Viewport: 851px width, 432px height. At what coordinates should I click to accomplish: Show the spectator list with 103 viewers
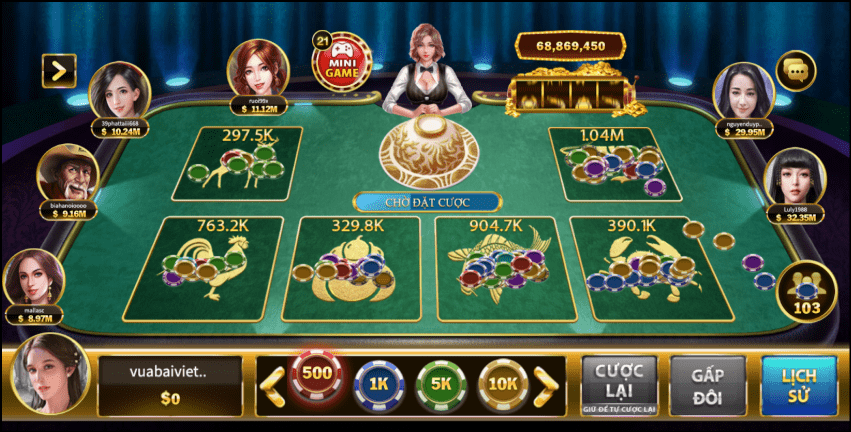[805, 290]
